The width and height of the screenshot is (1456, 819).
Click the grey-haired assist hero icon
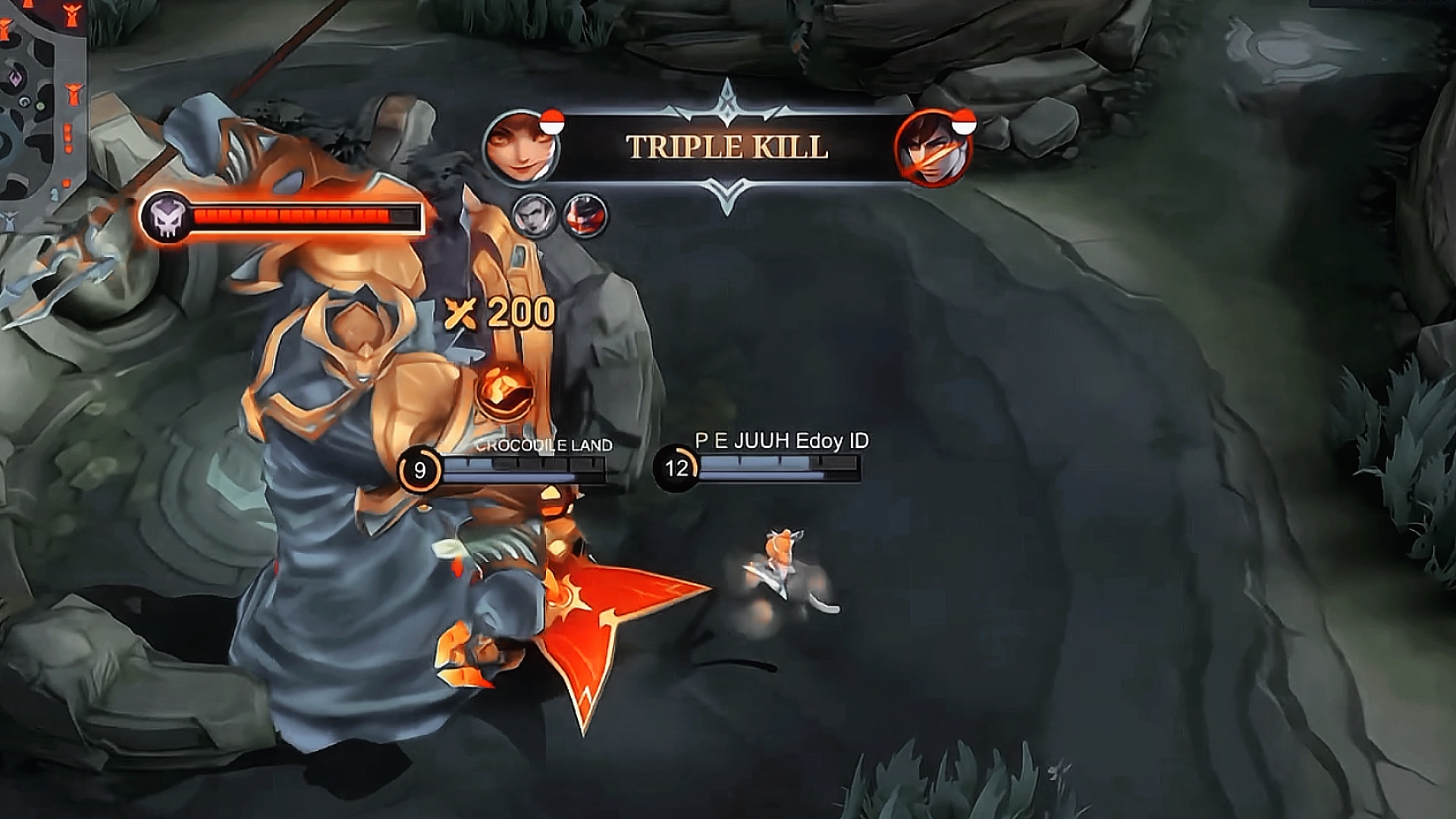(x=535, y=215)
